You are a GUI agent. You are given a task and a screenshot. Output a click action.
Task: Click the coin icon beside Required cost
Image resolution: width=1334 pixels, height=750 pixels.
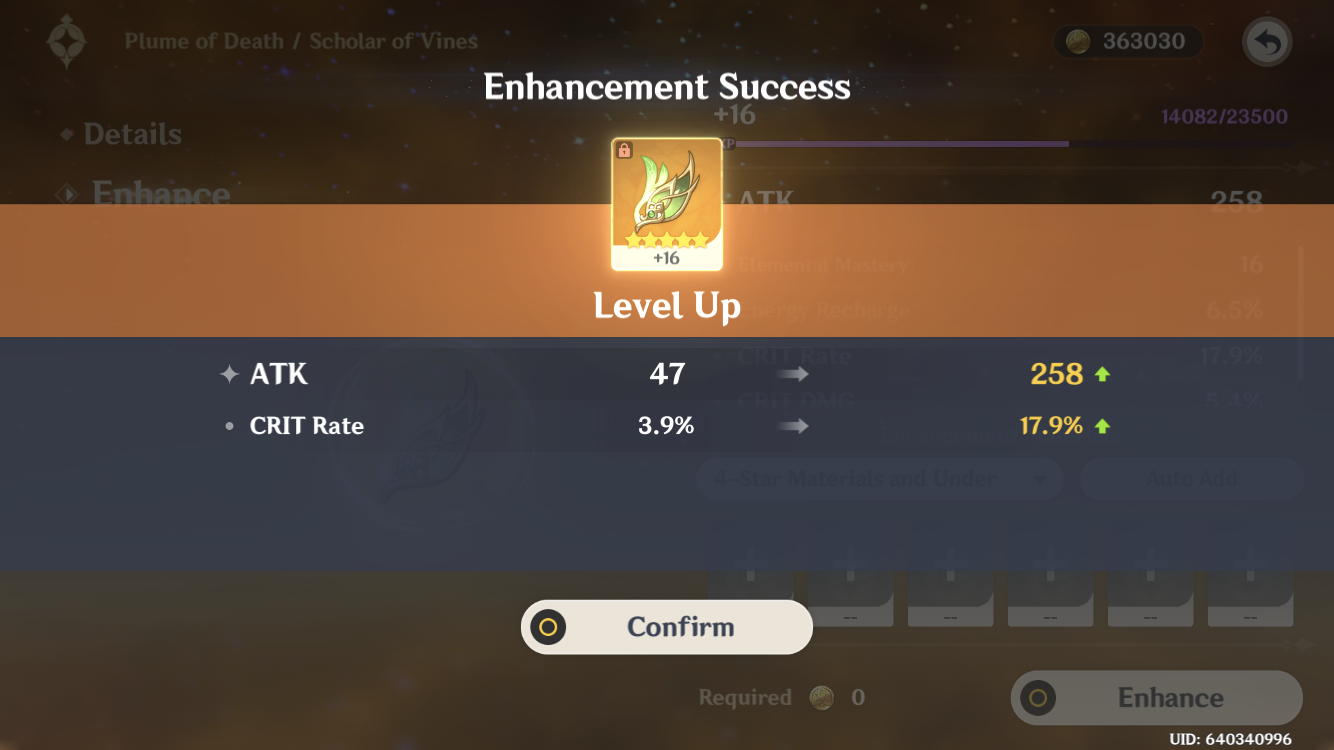[820, 697]
